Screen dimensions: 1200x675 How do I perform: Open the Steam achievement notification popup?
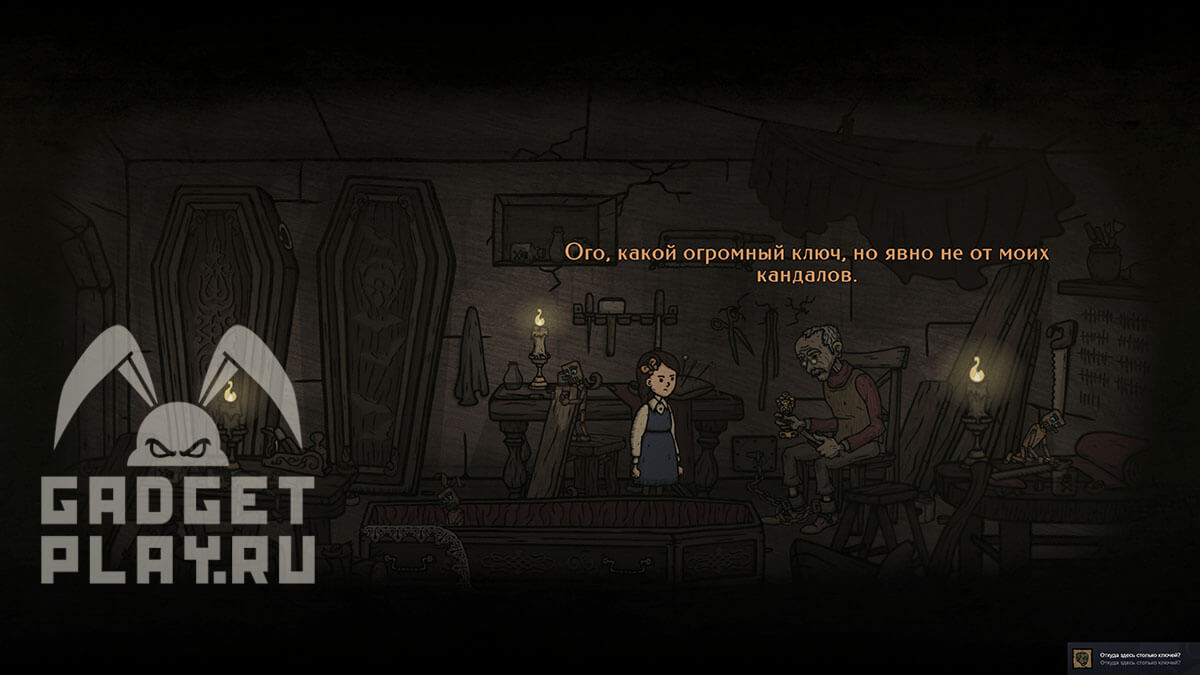pyautogui.click(x=1133, y=657)
